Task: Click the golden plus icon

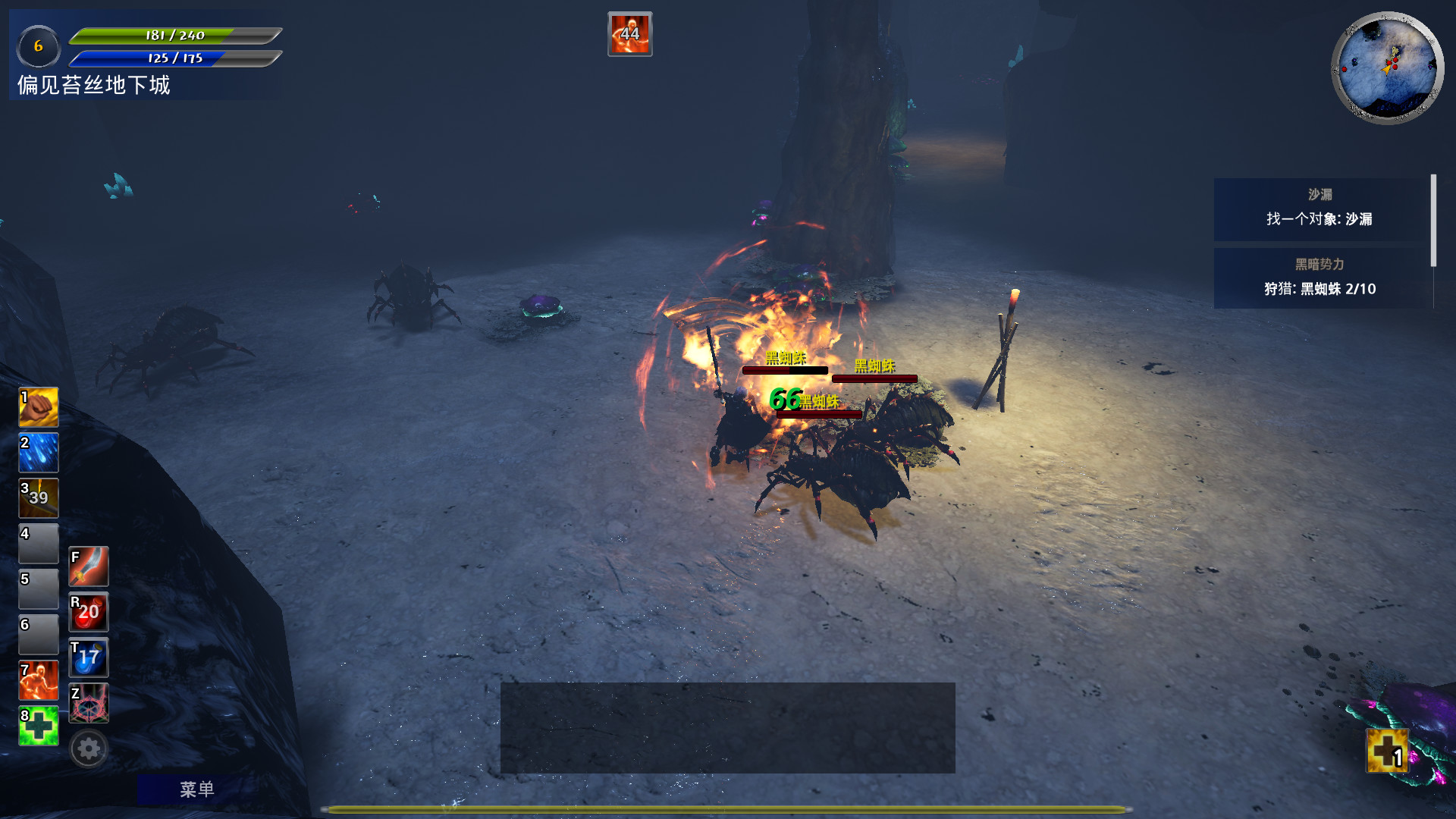Action: [x=1388, y=751]
